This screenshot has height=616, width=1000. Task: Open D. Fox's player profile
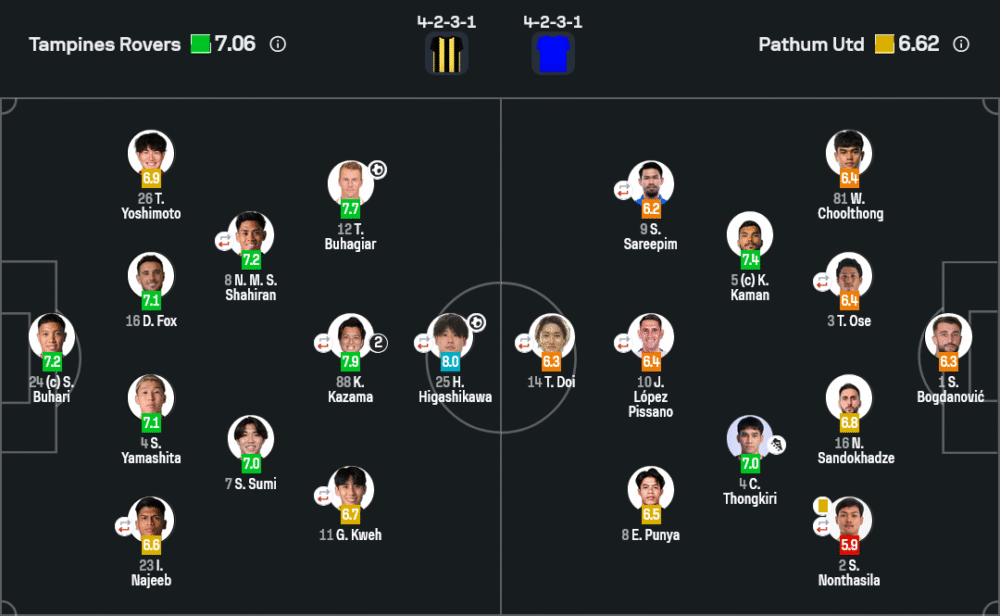click(x=151, y=275)
